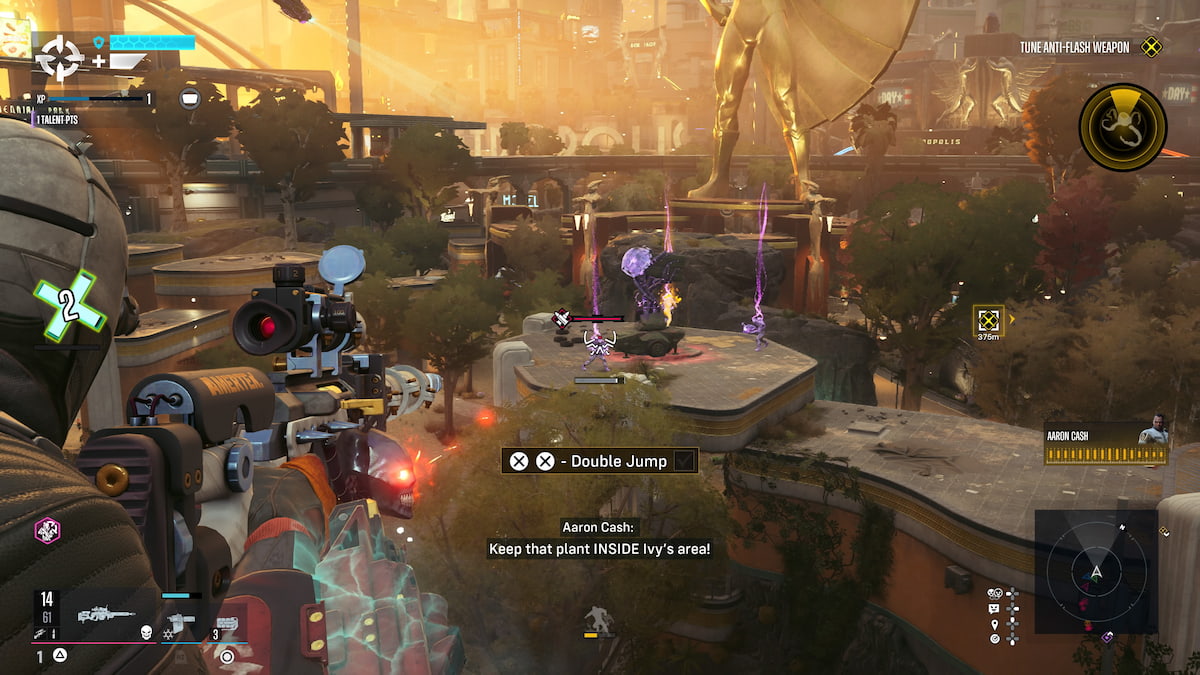1200x675 pixels.
Task: Open the circular minimap
Action: pyautogui.click(x=1096, y=572)
